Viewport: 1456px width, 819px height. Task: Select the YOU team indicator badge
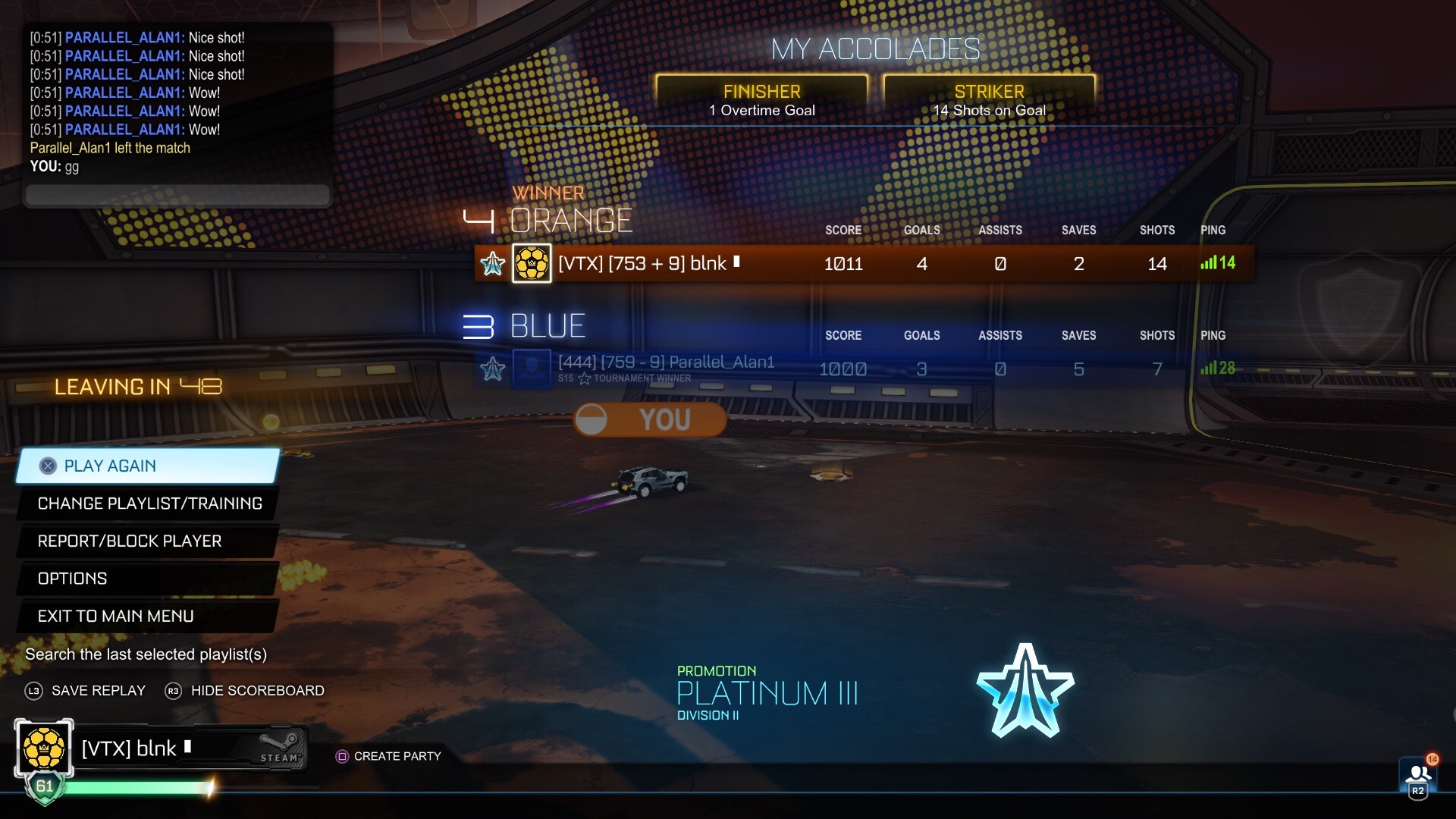tap(648, 419)
